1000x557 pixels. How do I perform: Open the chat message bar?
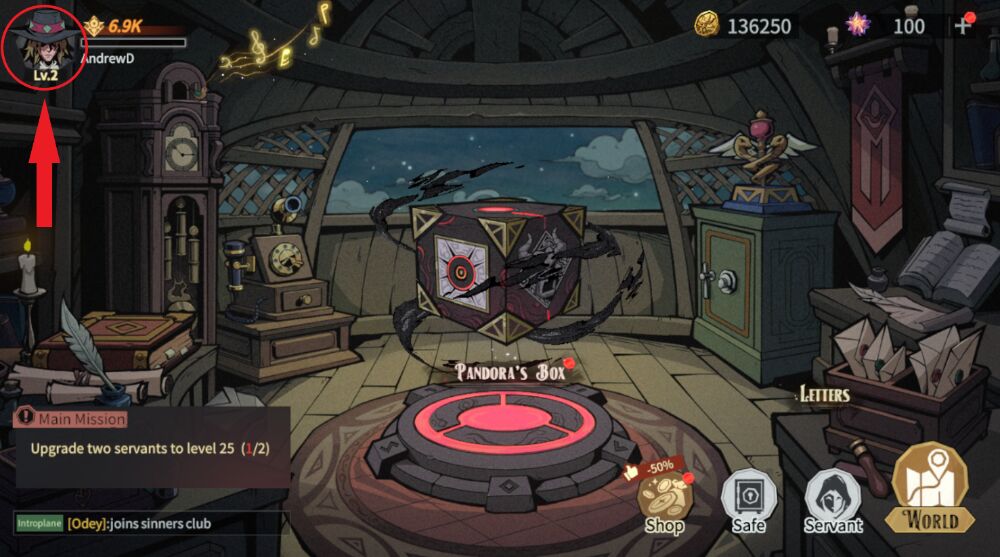(150, 523)
